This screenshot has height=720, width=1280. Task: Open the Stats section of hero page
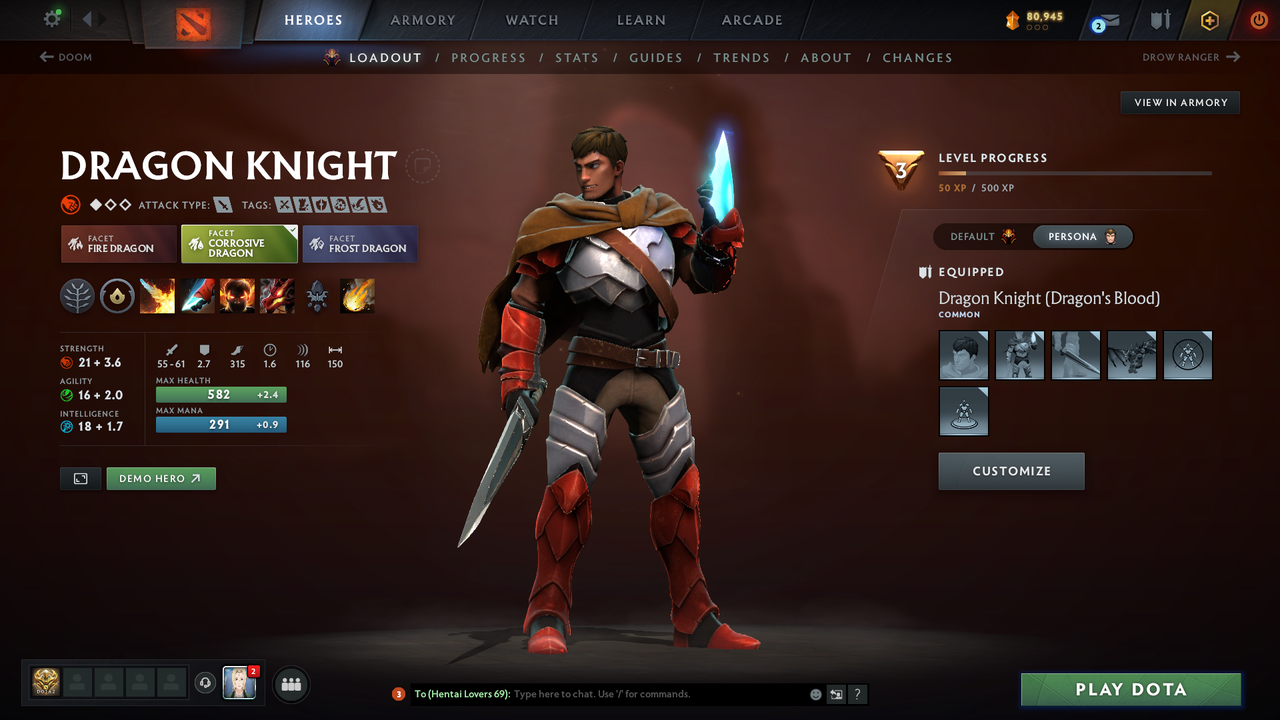pos(577,57)
